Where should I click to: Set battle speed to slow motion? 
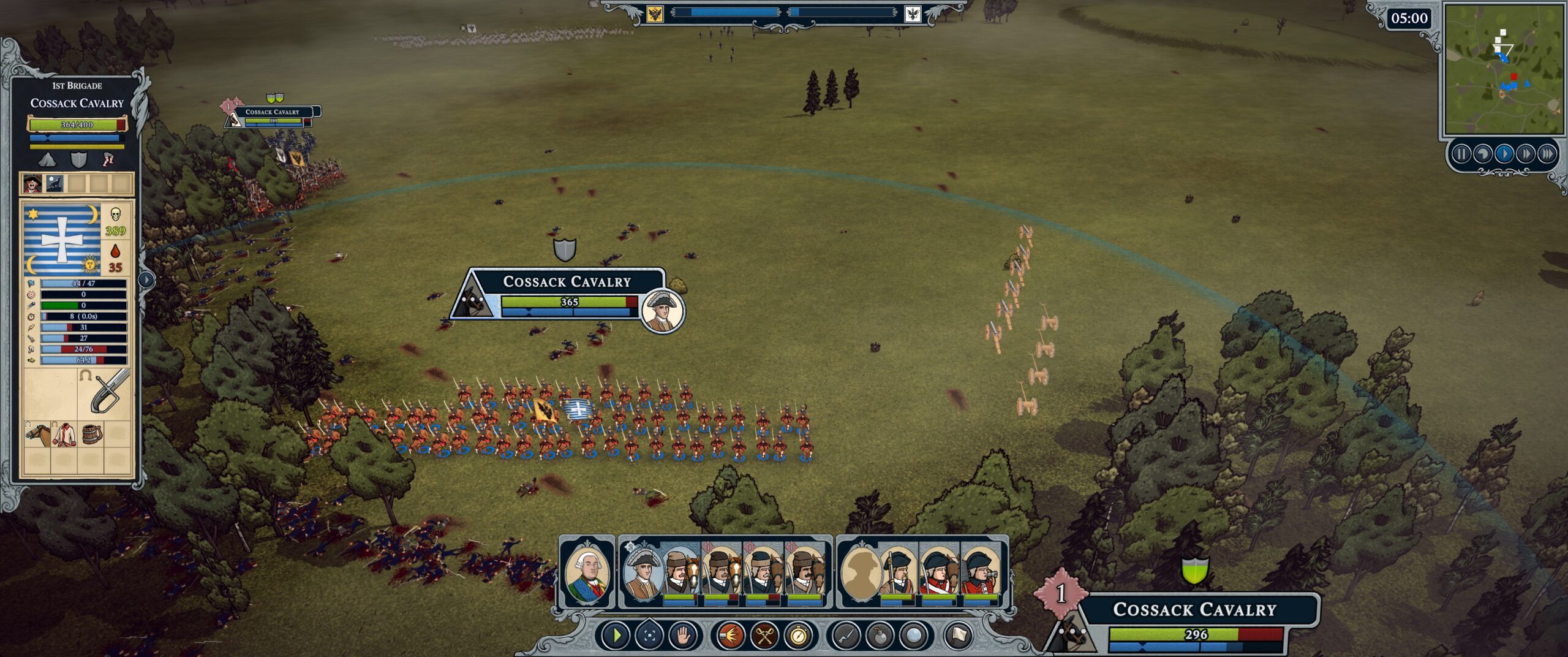pyautogui.click(x=1483, y=154)
